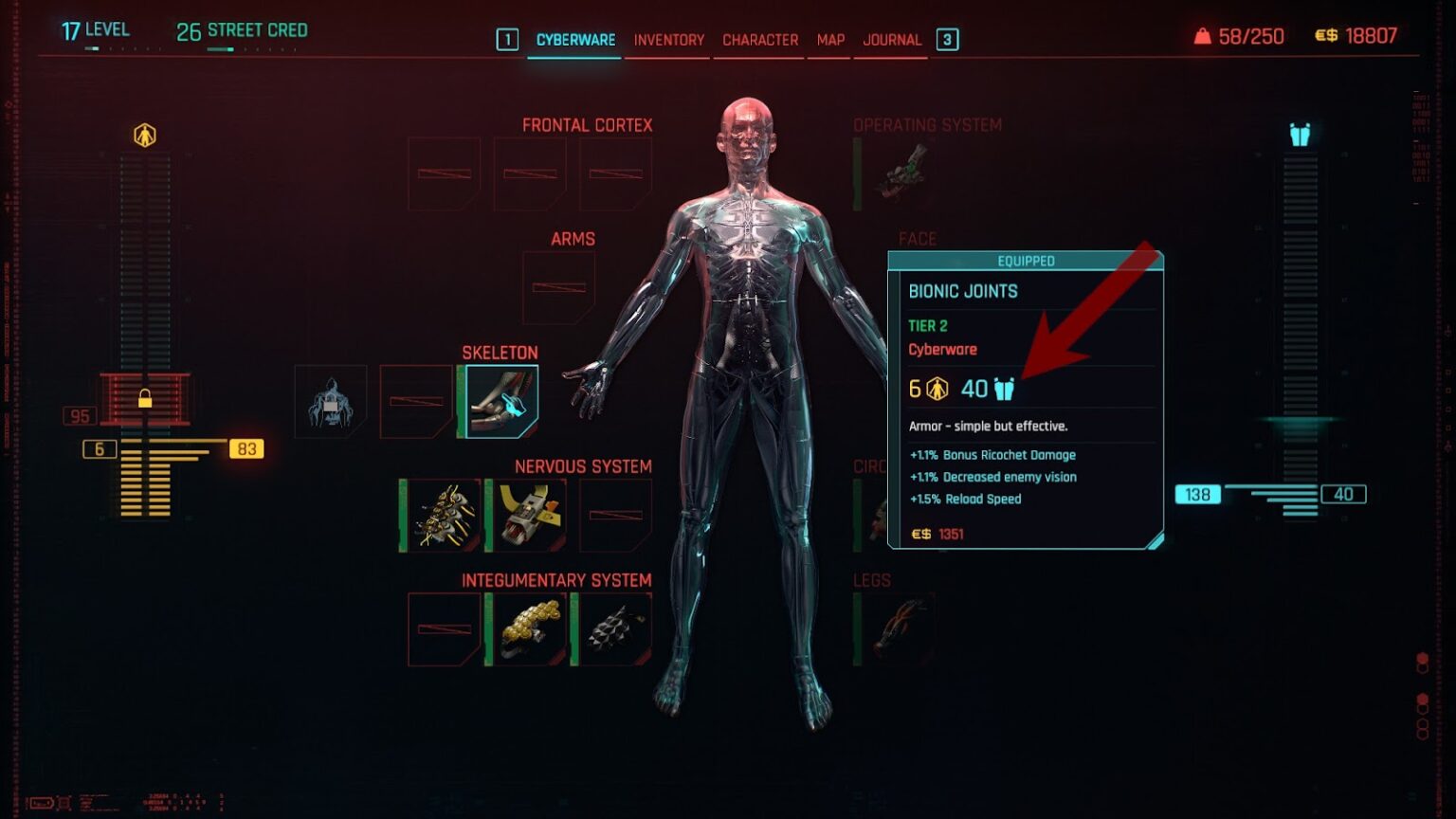Switch to the Journal tab
The image size is (1456, 819).
click(x=890, y=40)
